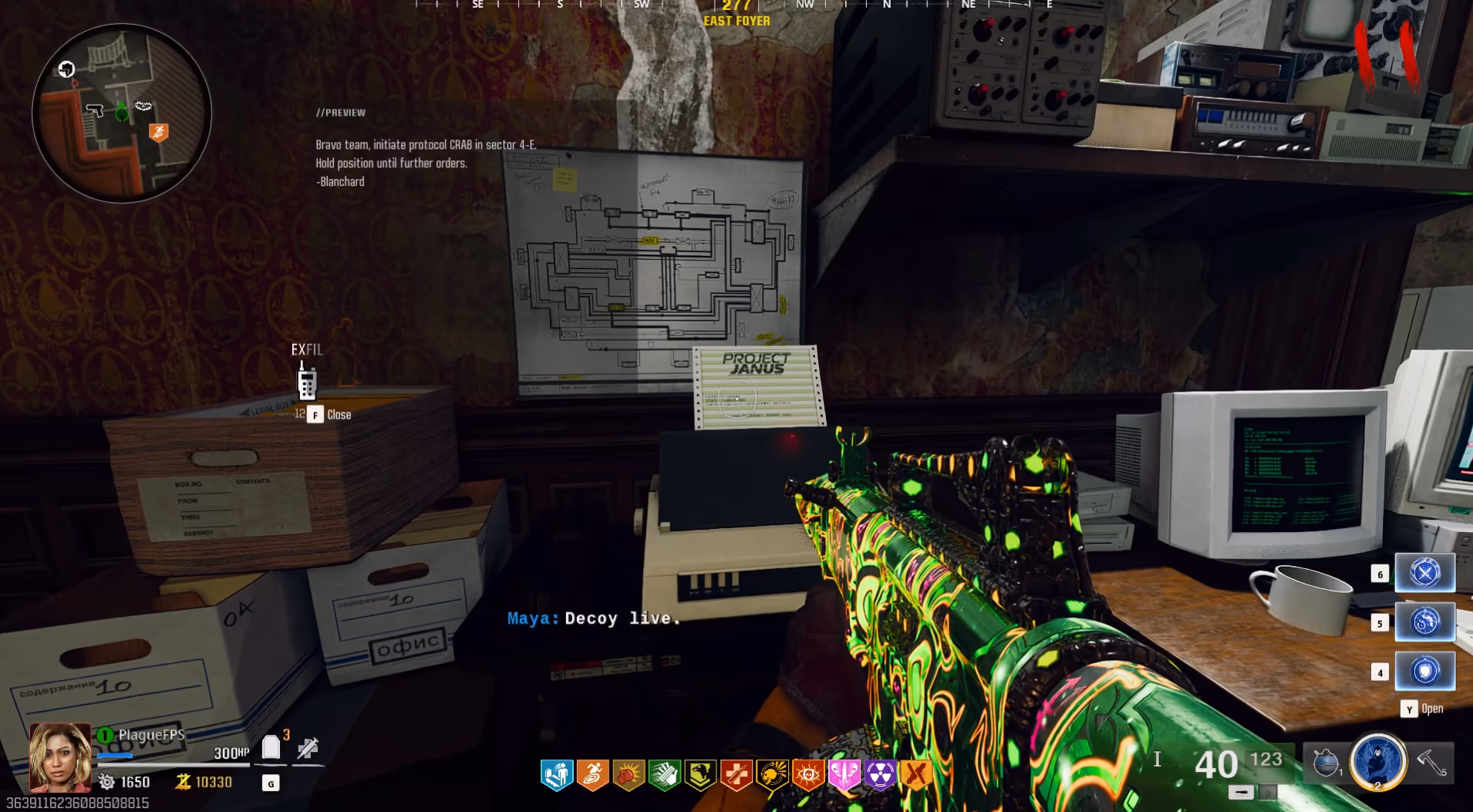Click the circular minimap

tap(121, 113)
